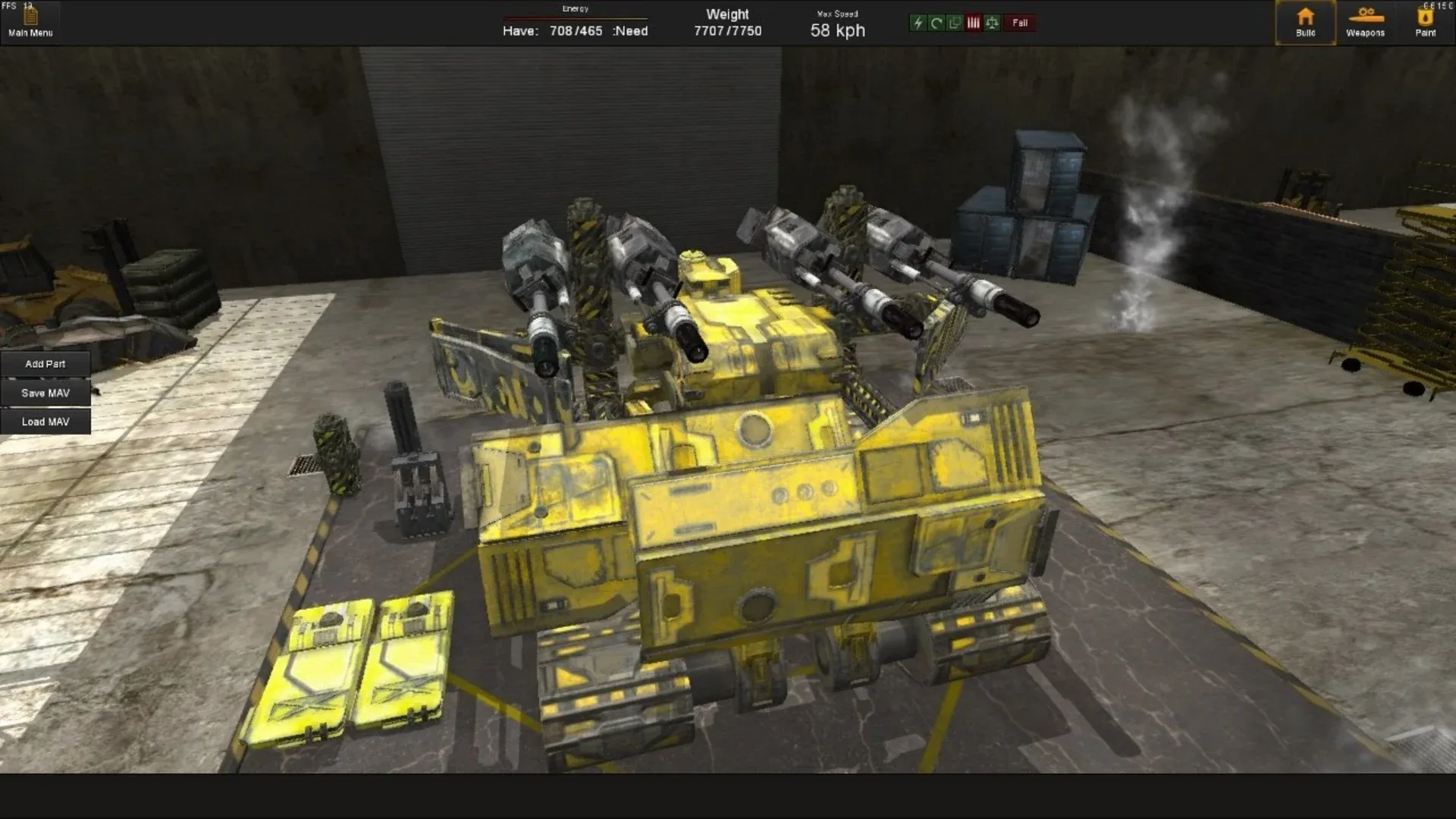Click the Paint tab label
Screen dimensions: 1456x819
1426,34
